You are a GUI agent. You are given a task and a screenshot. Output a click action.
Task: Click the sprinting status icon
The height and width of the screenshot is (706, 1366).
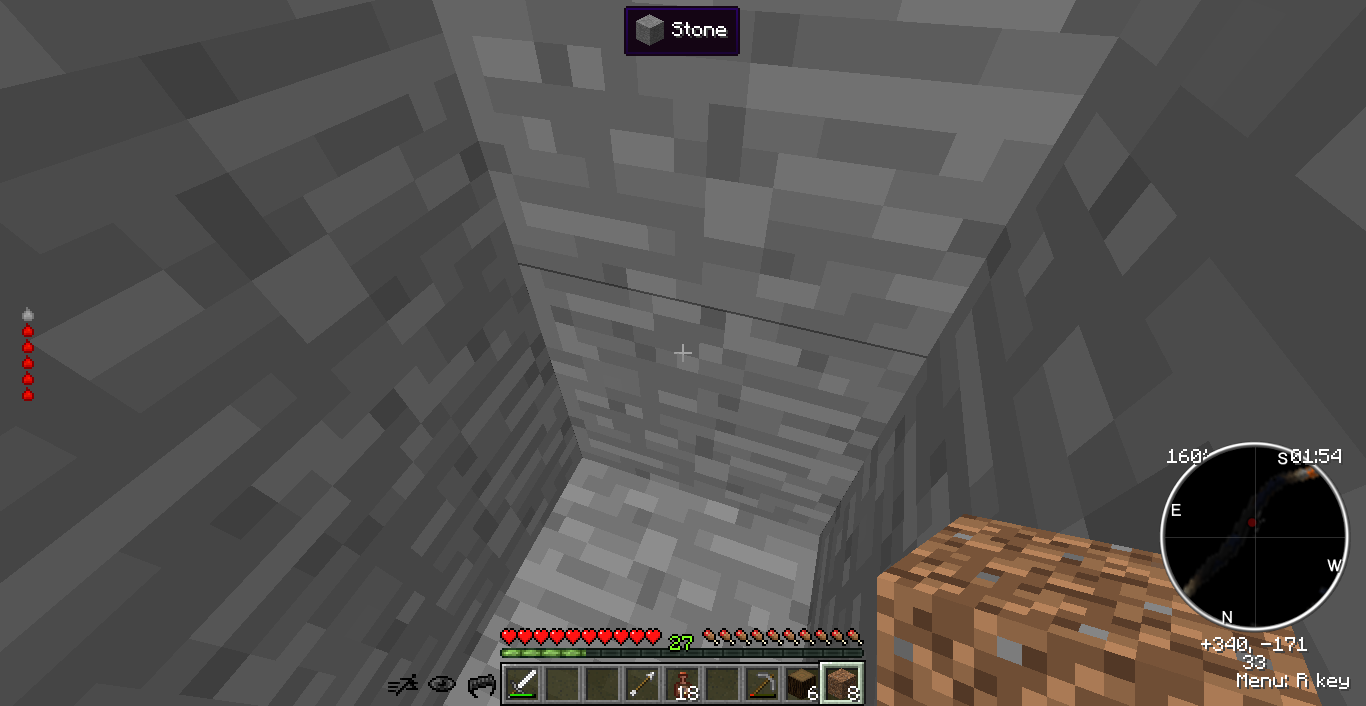pyautogui.click(x=403, y=685)
